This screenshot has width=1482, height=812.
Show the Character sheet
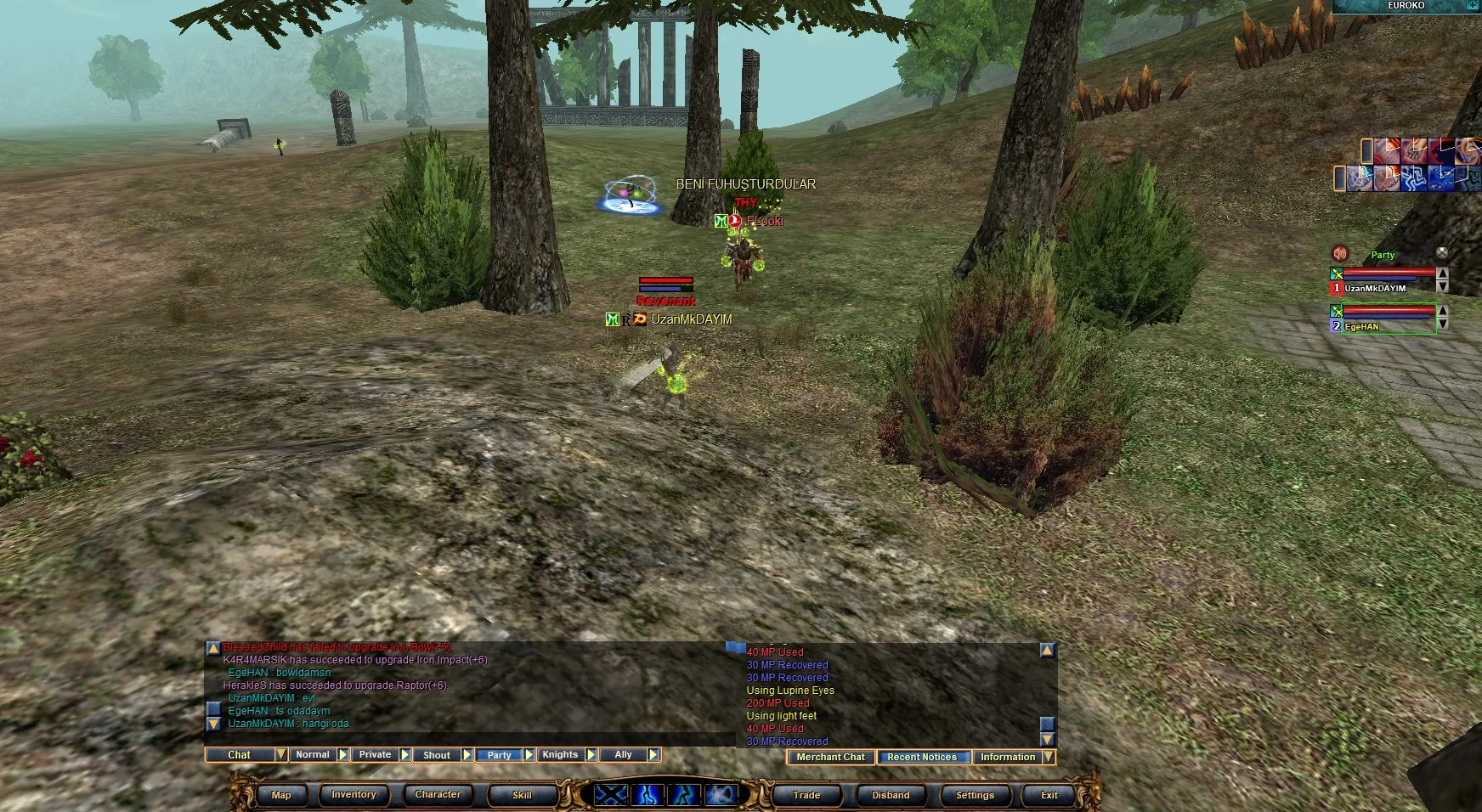[x=438, y=795]
